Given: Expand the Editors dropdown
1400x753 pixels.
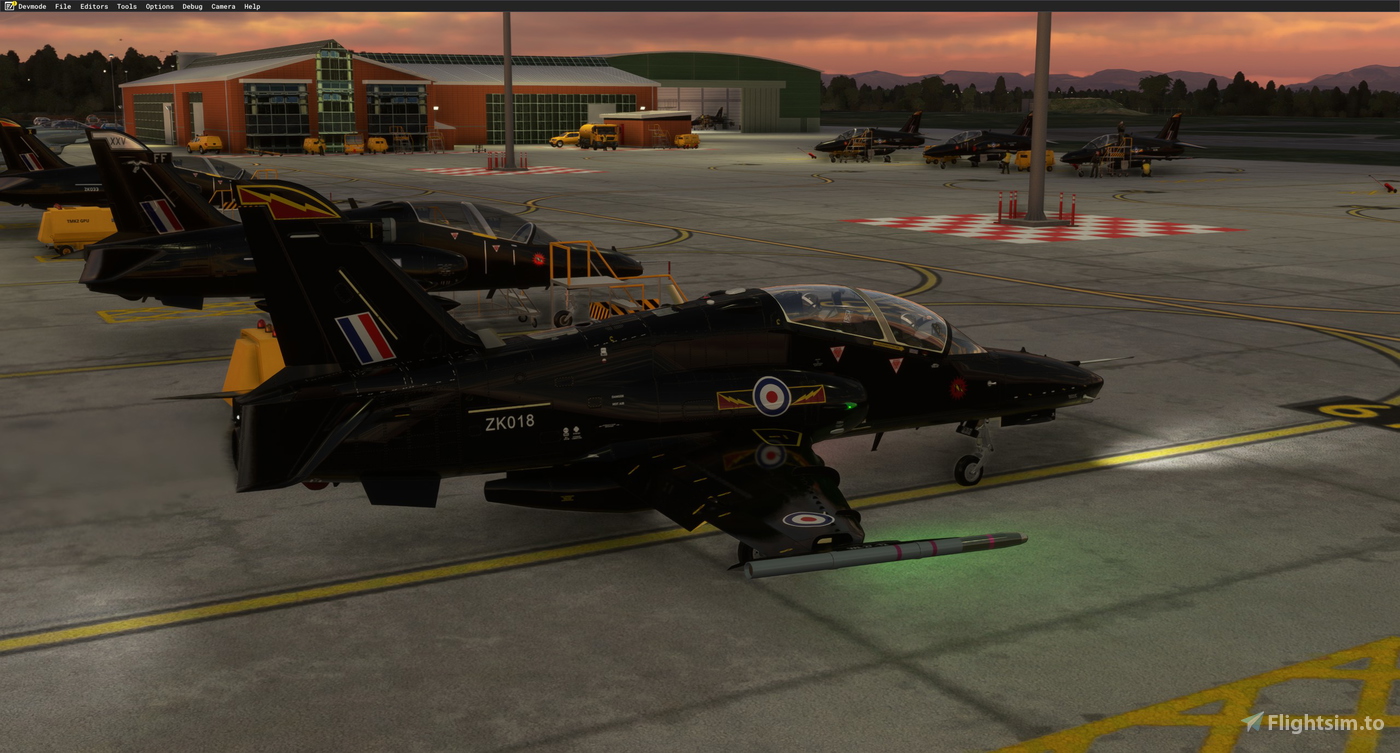Looking at the screenshot, I should click(92, 6).
